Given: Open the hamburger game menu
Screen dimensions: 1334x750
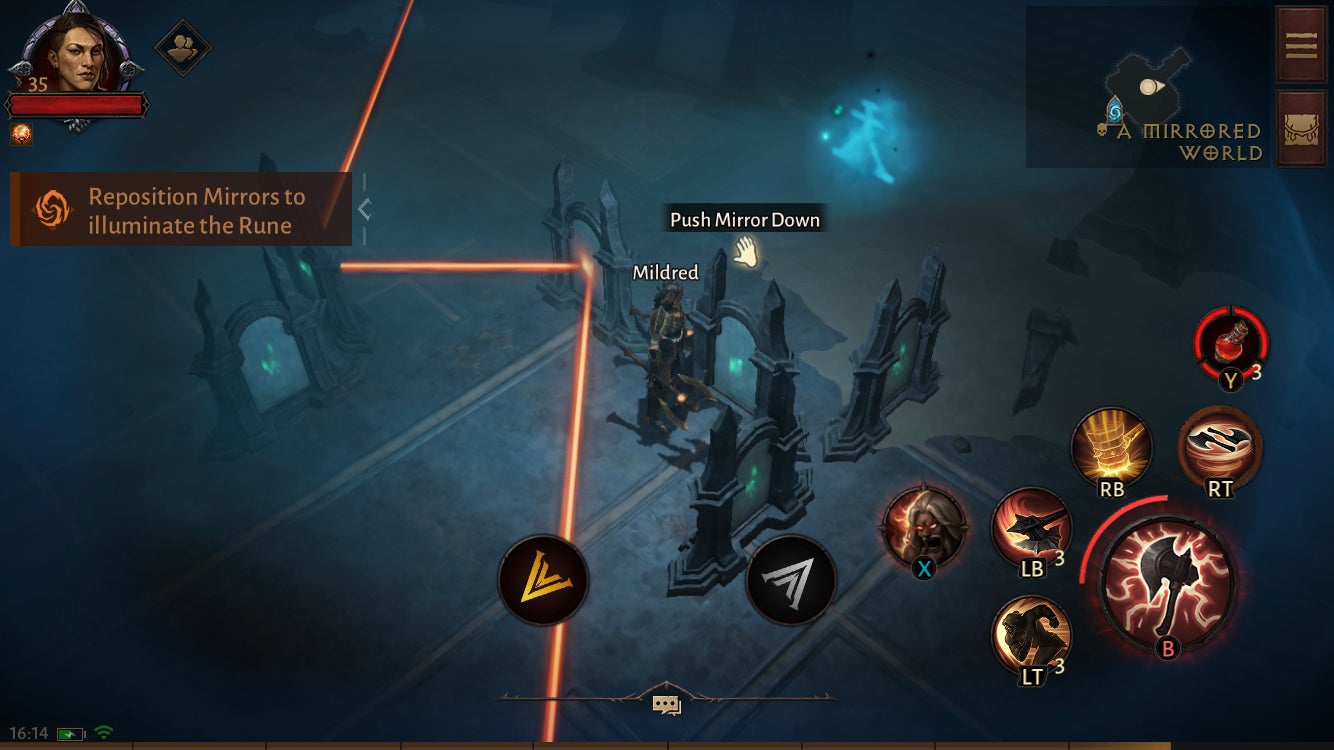Looking at the screenshot, I should (x=1301, y=45).
